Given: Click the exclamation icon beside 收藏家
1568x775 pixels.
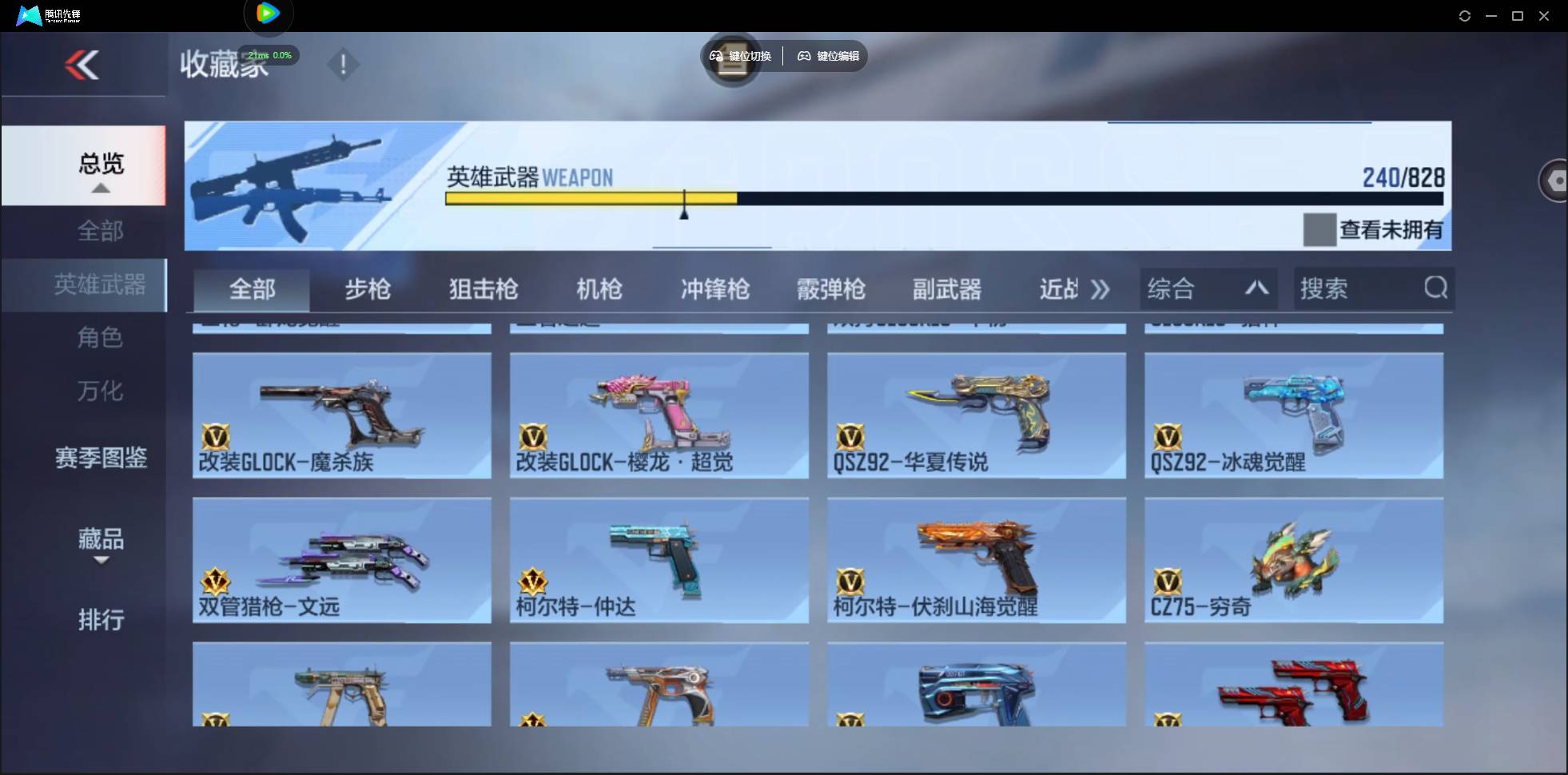Looking at the screenshot, I should (x=344, y=64).
